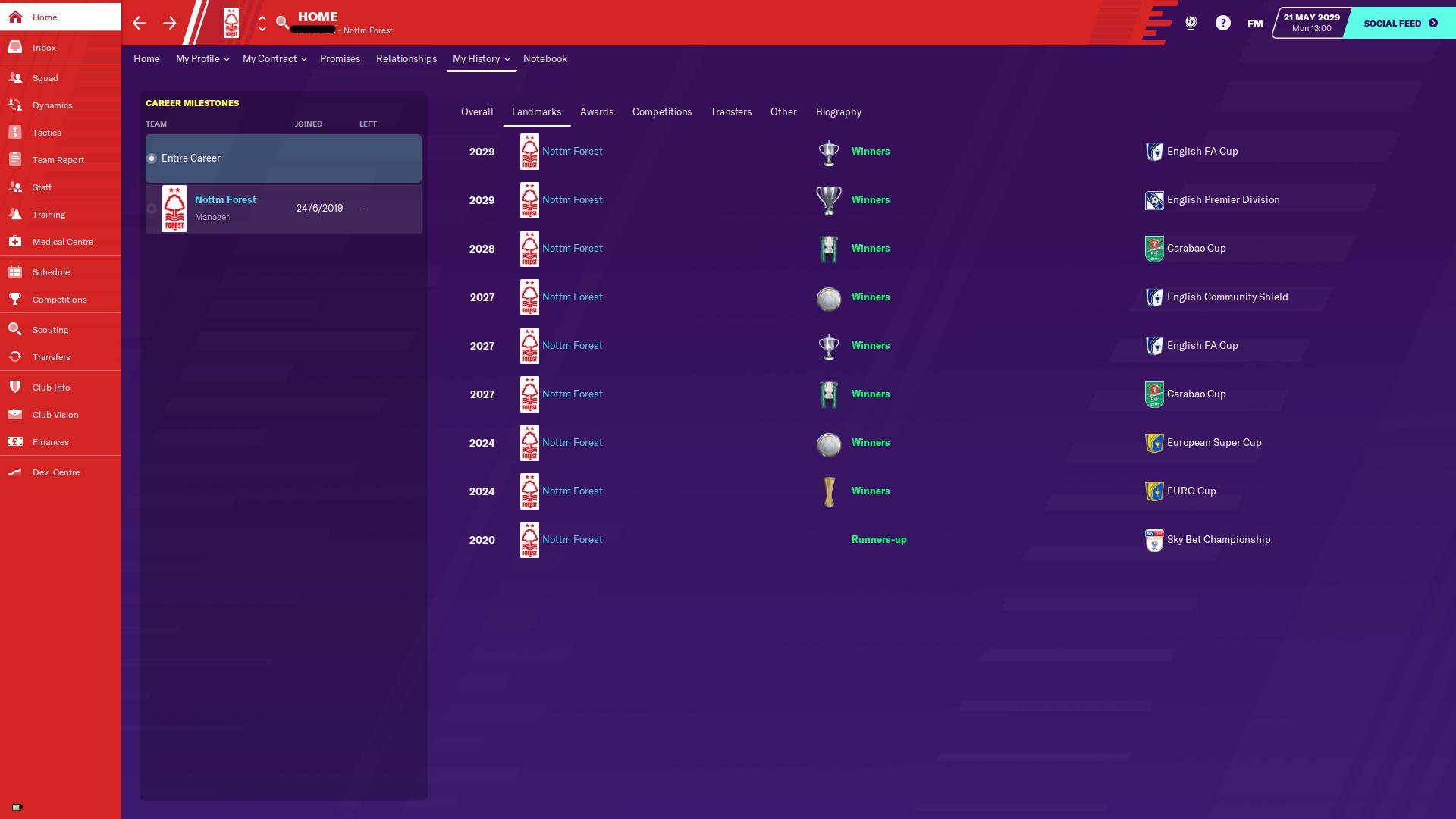Select the Nottm Forest career milestone row

(x=283, y=208)
